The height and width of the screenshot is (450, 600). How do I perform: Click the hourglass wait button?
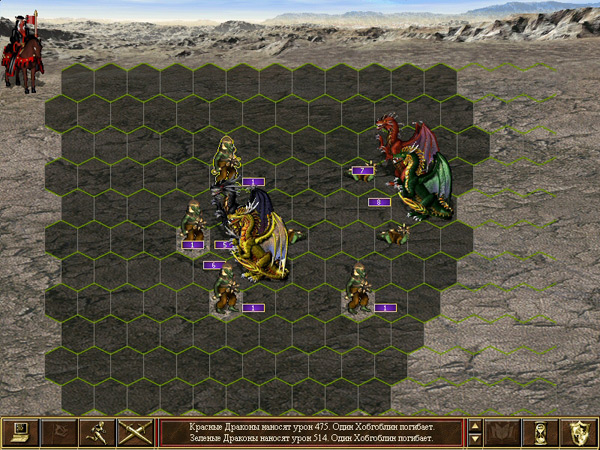click(541, 432)
